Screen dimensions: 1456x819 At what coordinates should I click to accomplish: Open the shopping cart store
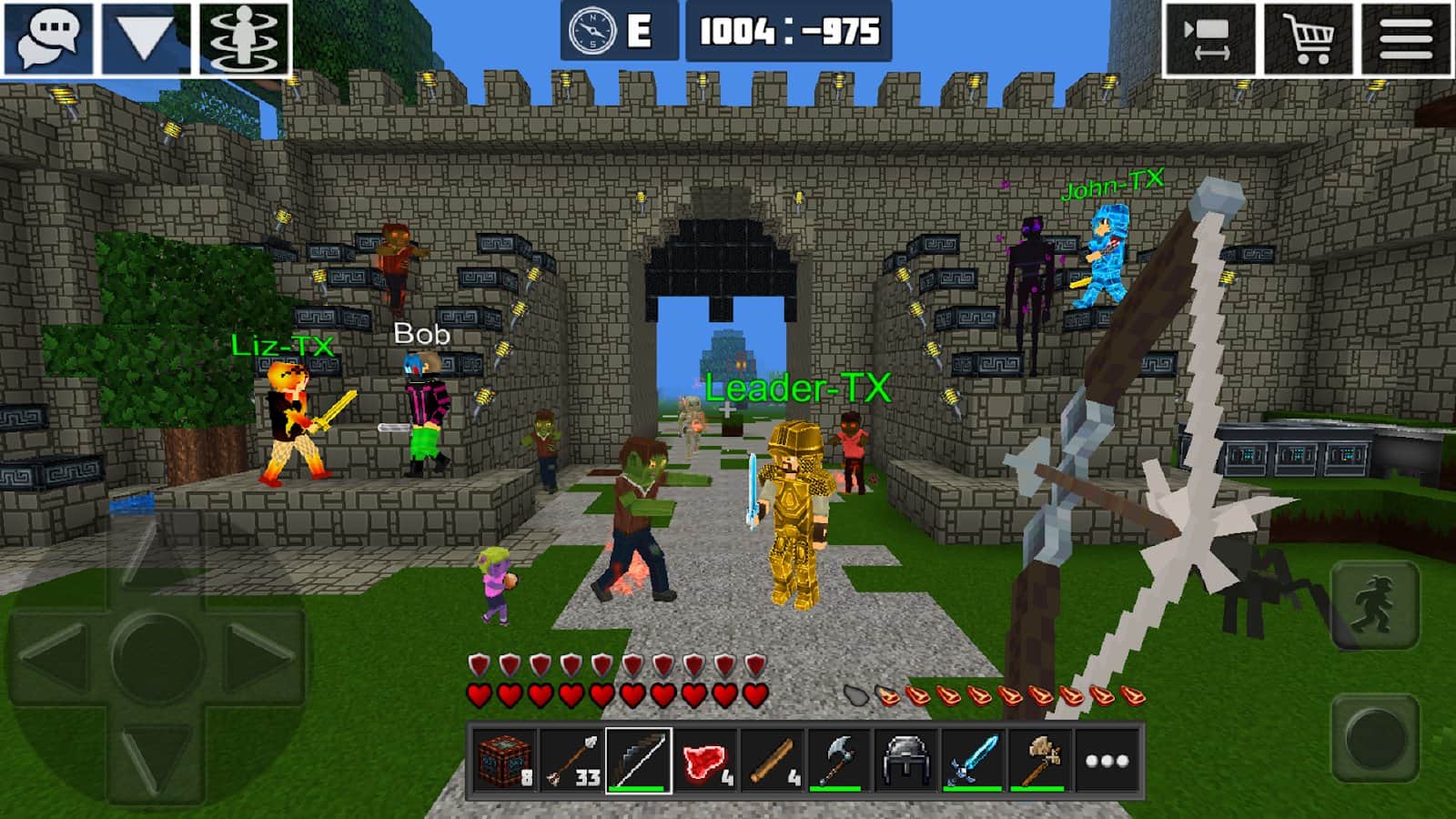point(1308,39)
